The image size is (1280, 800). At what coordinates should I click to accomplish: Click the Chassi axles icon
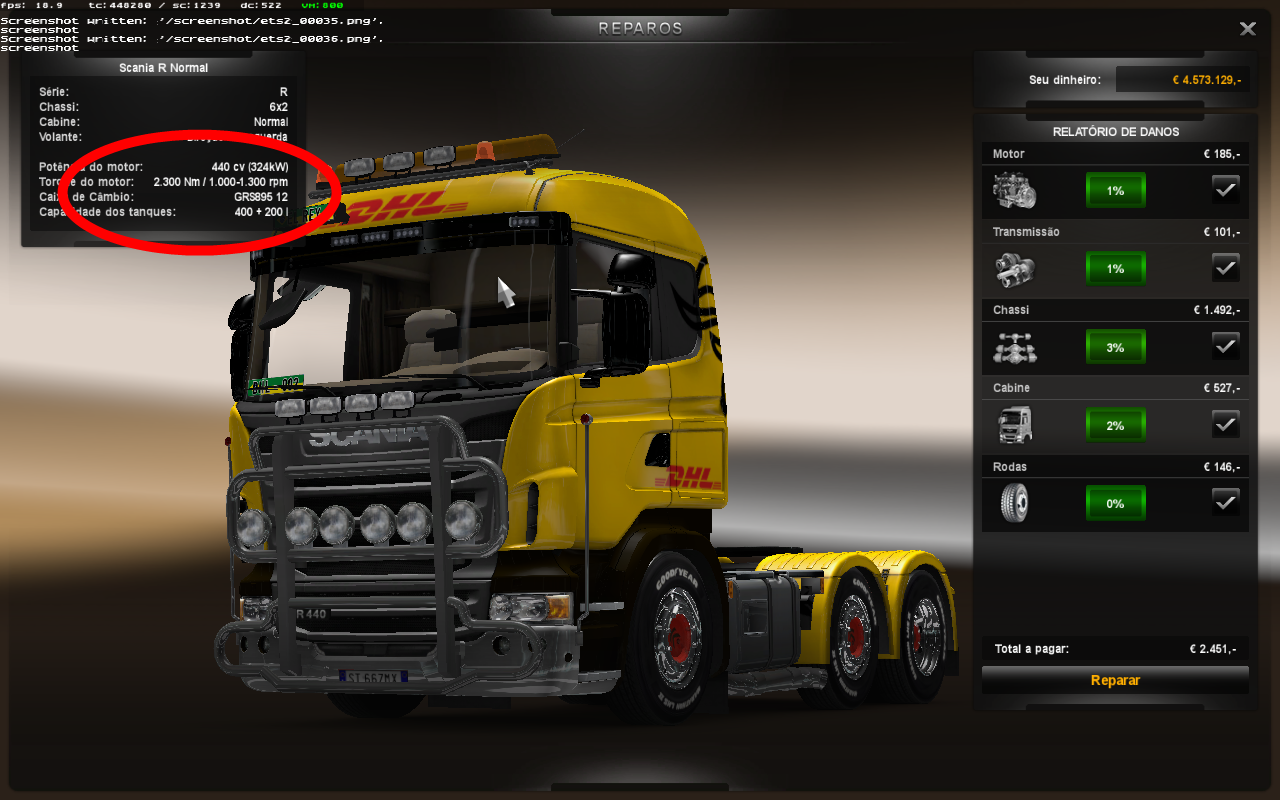tap(1013, 346)
